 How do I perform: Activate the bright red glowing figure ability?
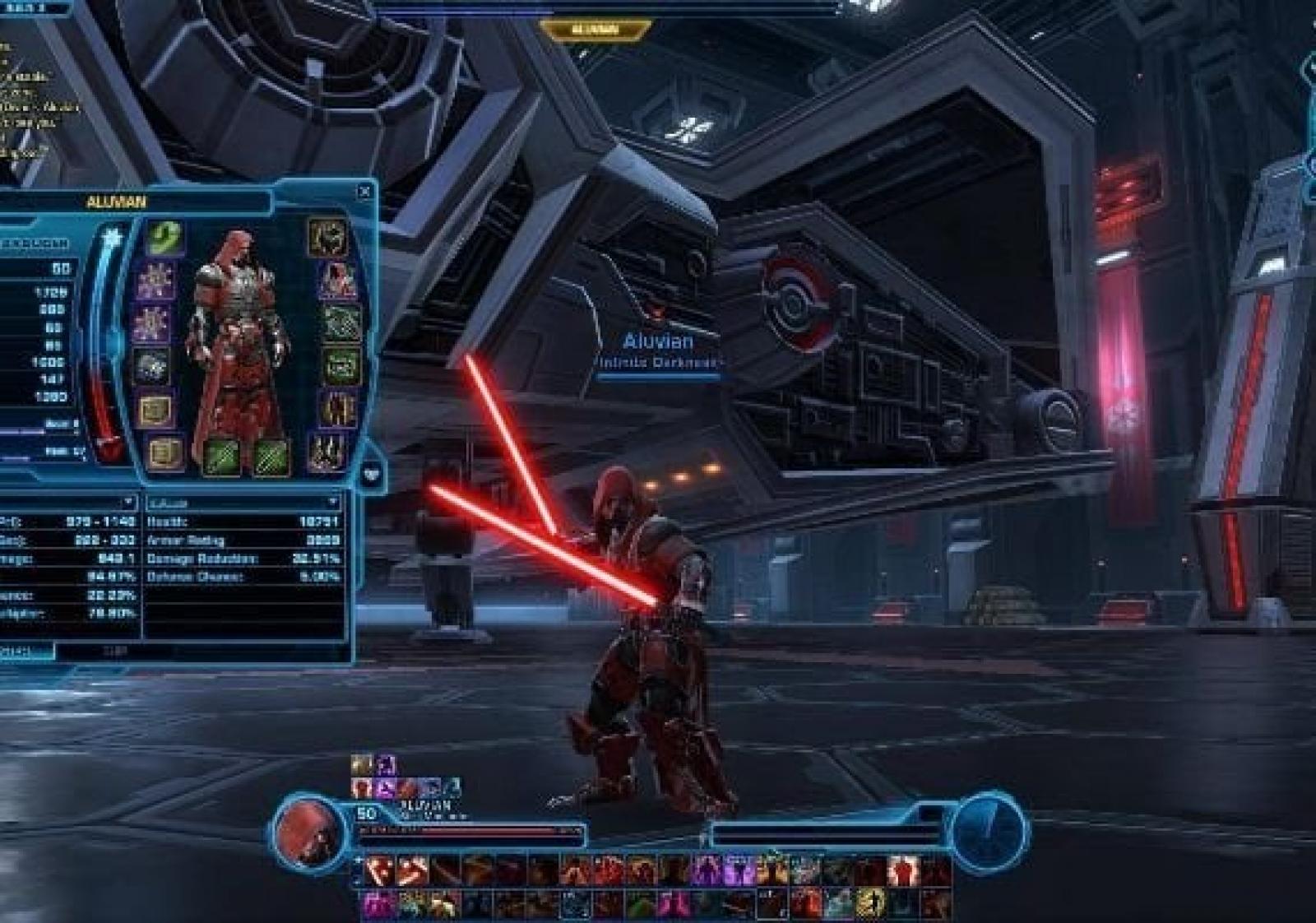pos(903,870)
